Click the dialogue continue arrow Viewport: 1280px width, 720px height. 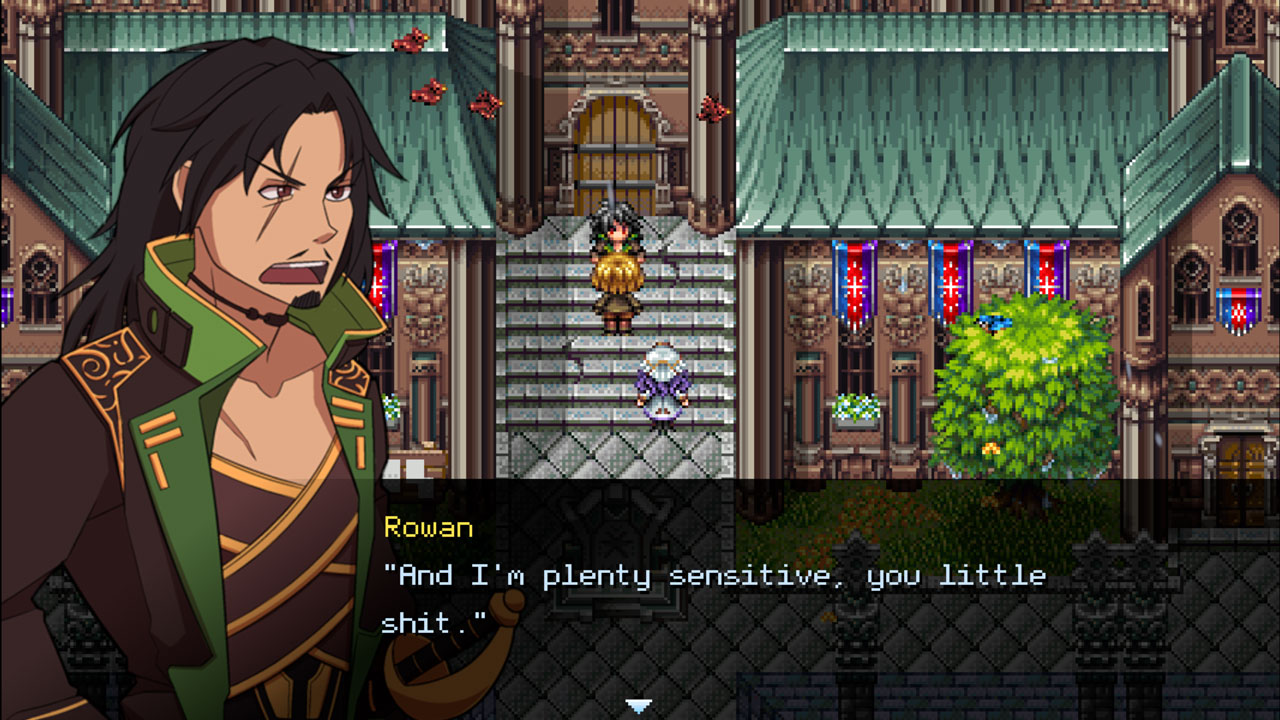(x=639, y=706)
